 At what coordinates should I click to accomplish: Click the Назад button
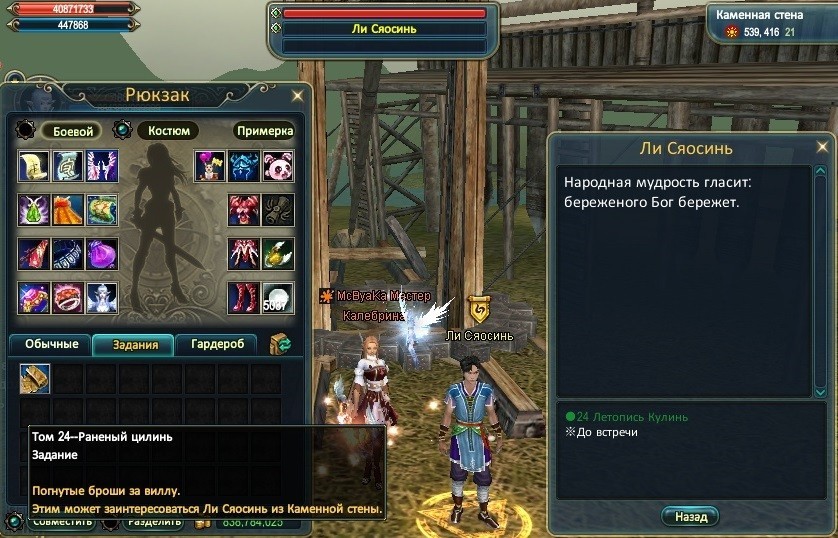coord(690,517)
